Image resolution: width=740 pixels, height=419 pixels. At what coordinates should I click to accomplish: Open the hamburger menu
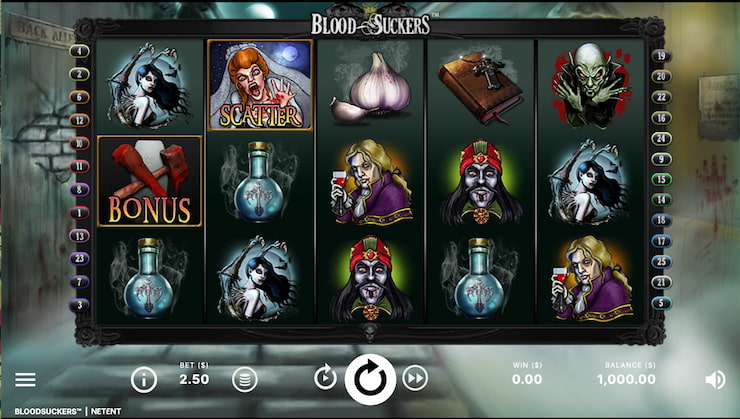pos(25,379)
